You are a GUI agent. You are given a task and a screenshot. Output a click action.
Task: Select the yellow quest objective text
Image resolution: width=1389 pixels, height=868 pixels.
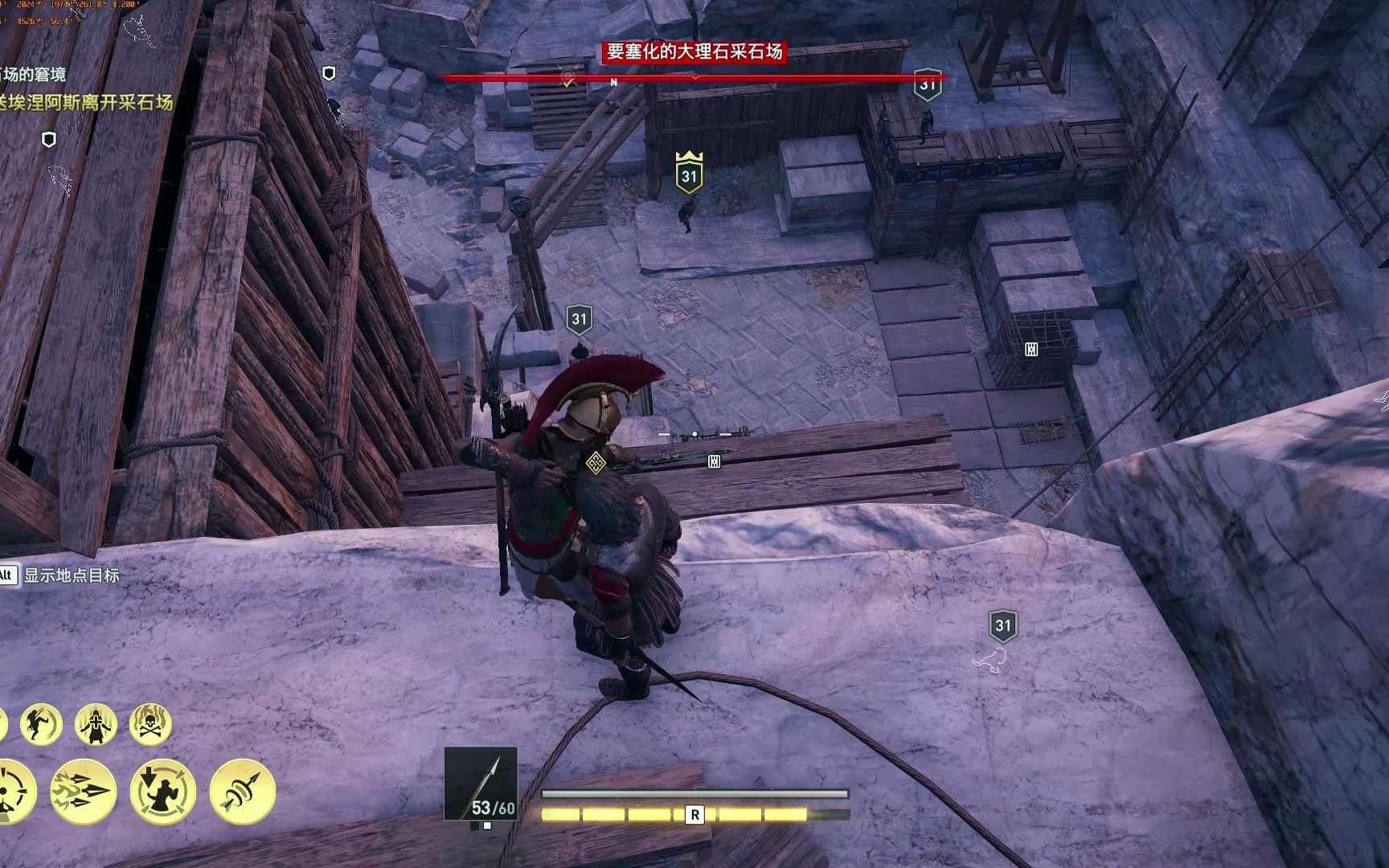coord(87,103)
